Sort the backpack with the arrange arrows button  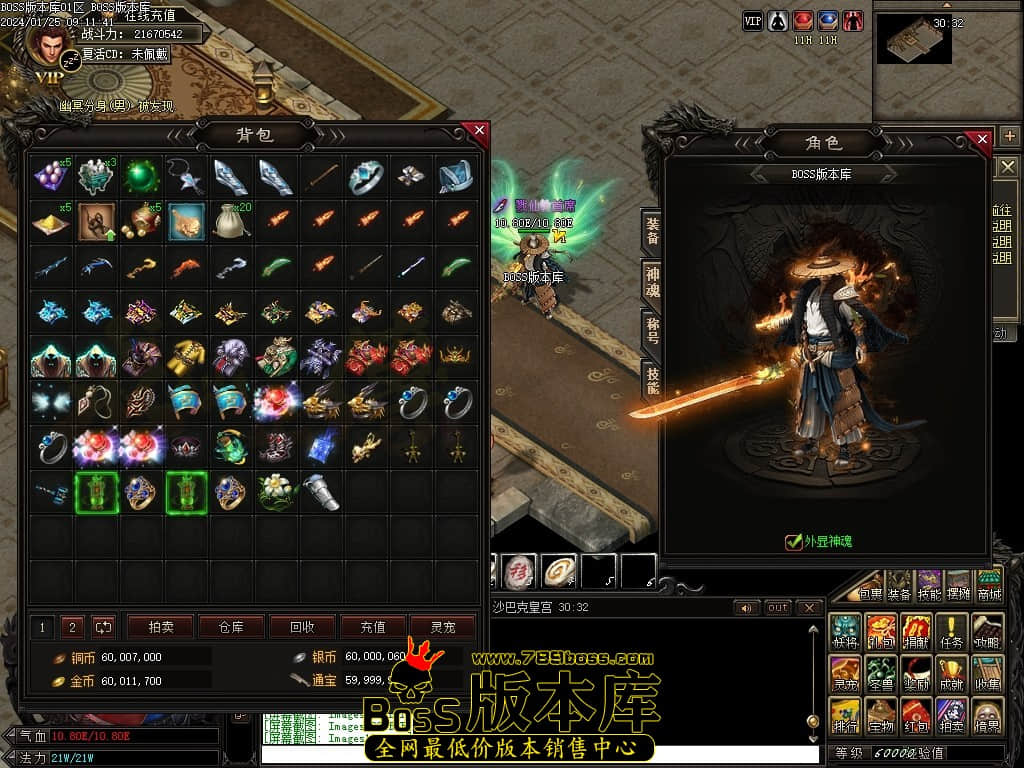click(103, 627)
